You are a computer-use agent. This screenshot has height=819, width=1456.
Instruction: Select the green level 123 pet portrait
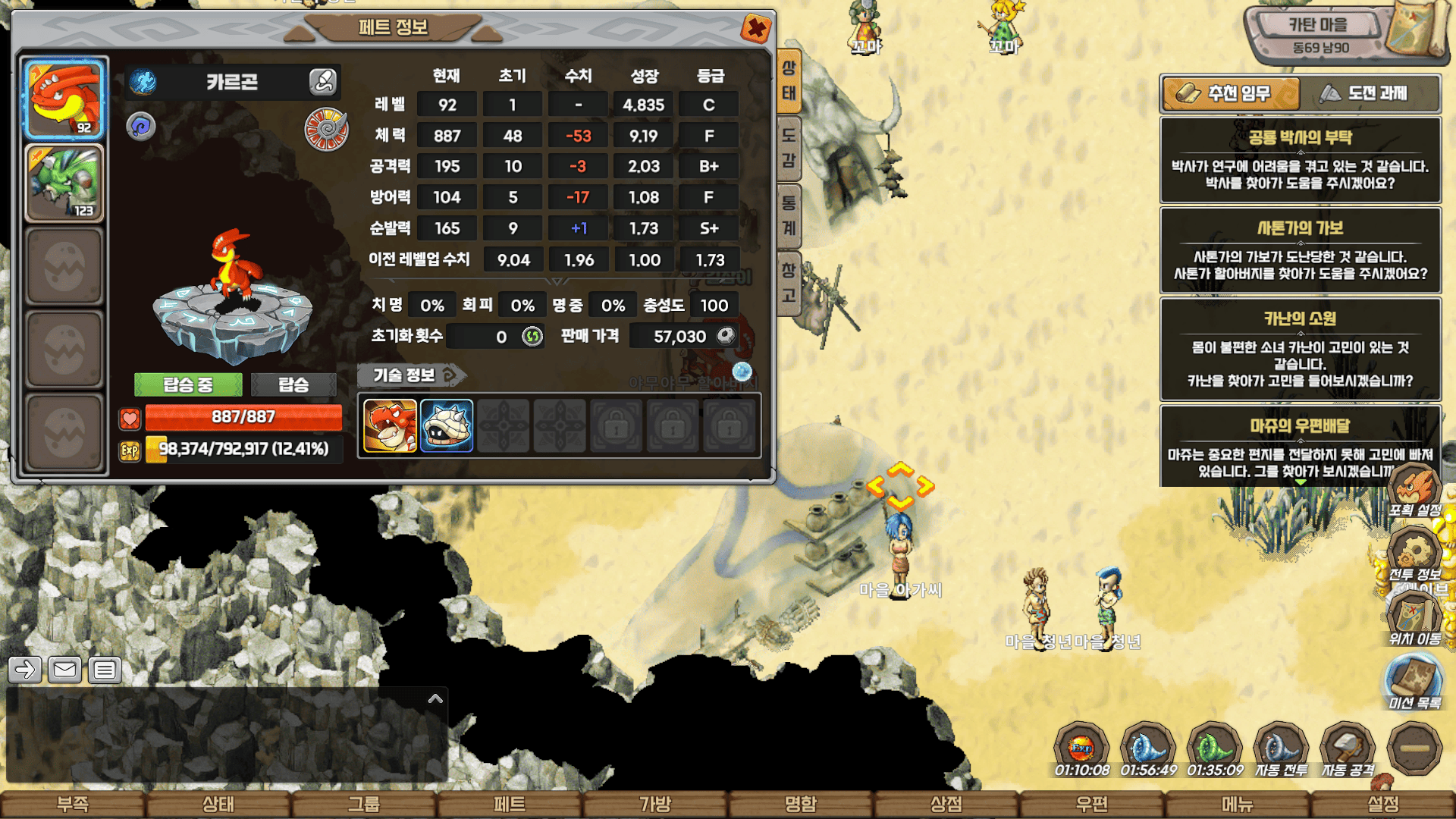click(64, 183)
